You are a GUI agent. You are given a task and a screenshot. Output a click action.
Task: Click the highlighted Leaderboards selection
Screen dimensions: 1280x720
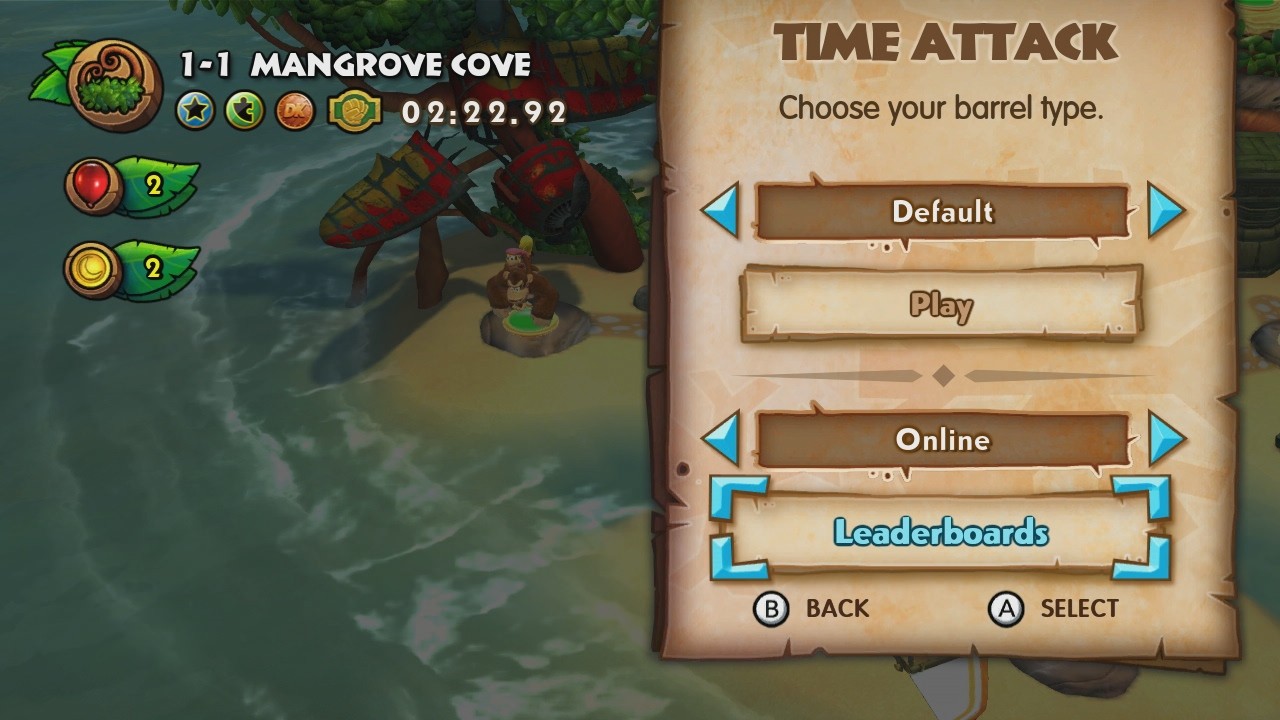tap(943, 533)
